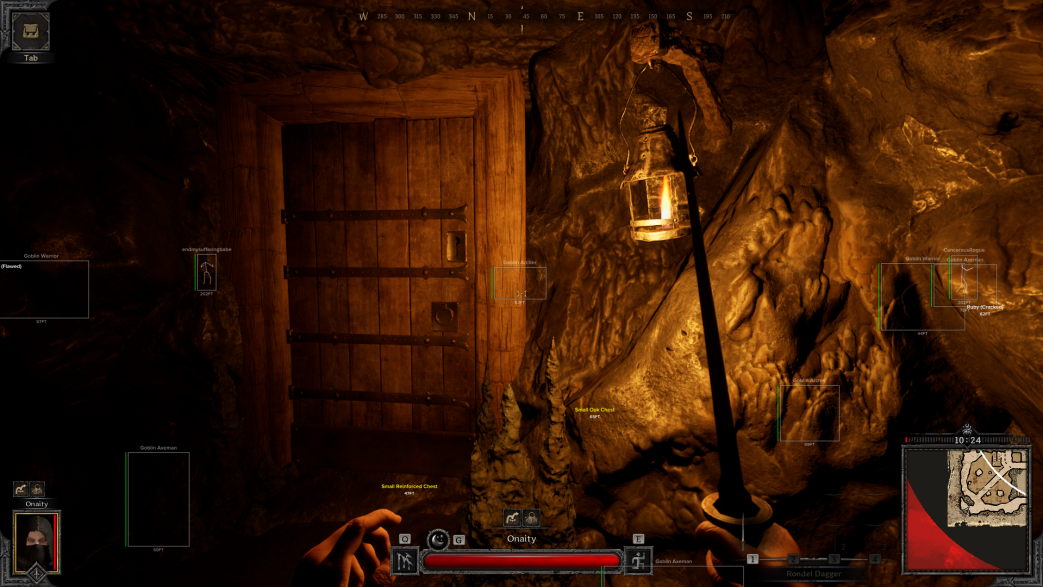Activate the running figure skill right of health bar
Viewport: 1043px width, 587px height.
pyautogui.click(x=638, y=561)
